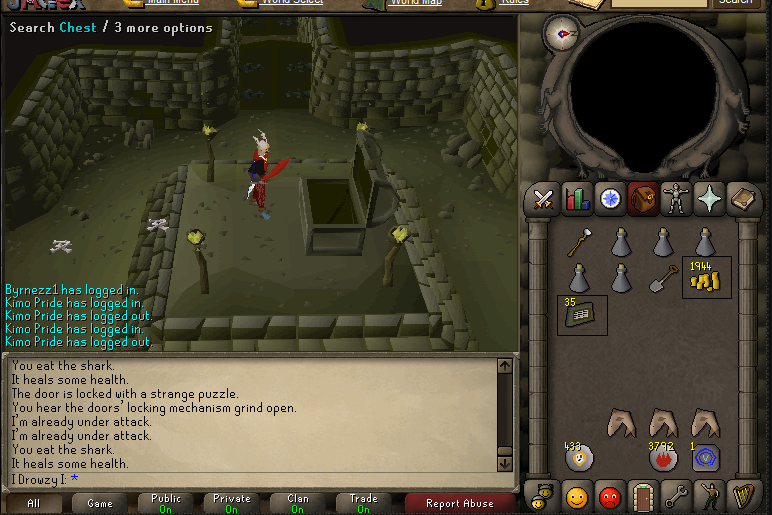Open the quest list tab
This screenshot has height=515, width=772.
pos(610,199)
